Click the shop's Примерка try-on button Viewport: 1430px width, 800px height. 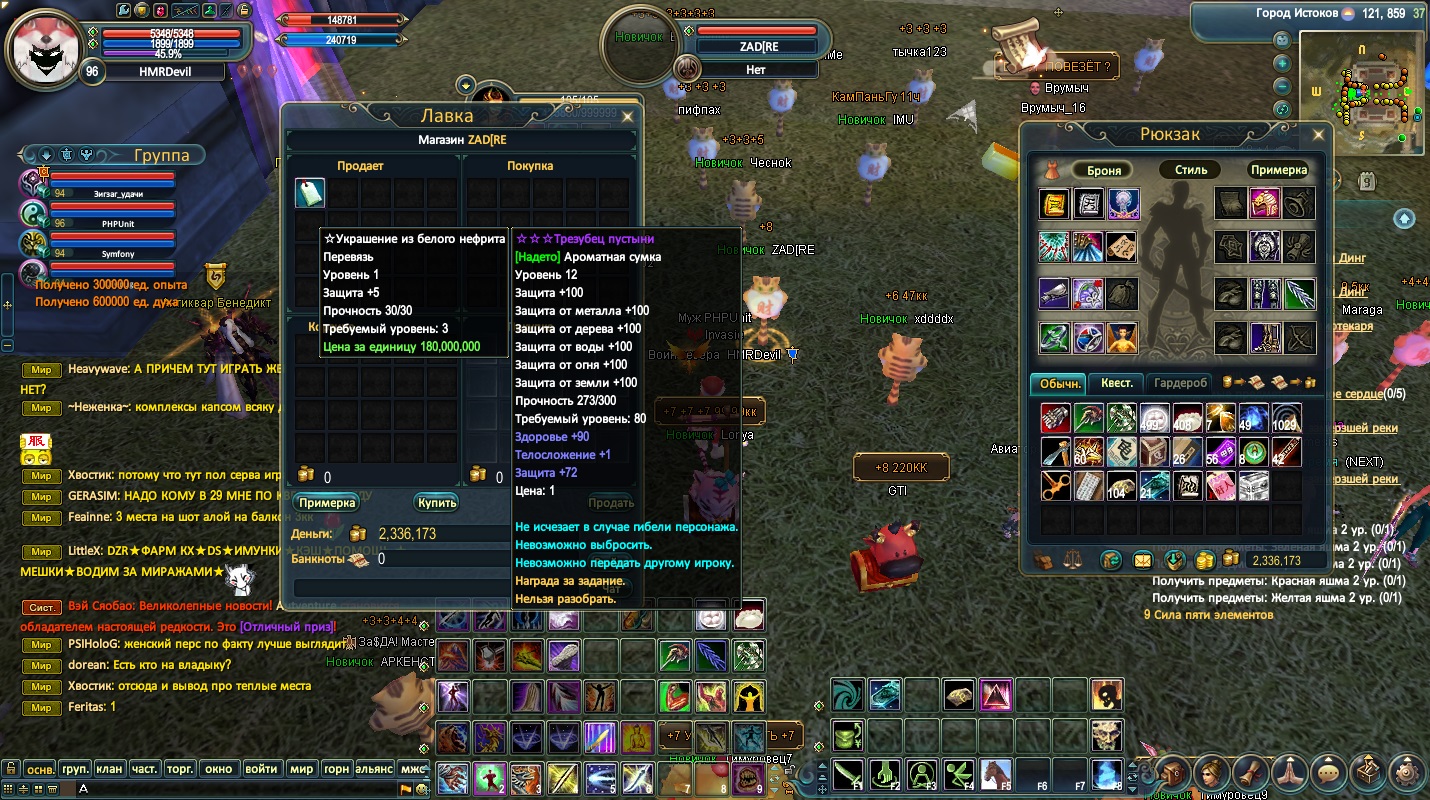(327, 503)
